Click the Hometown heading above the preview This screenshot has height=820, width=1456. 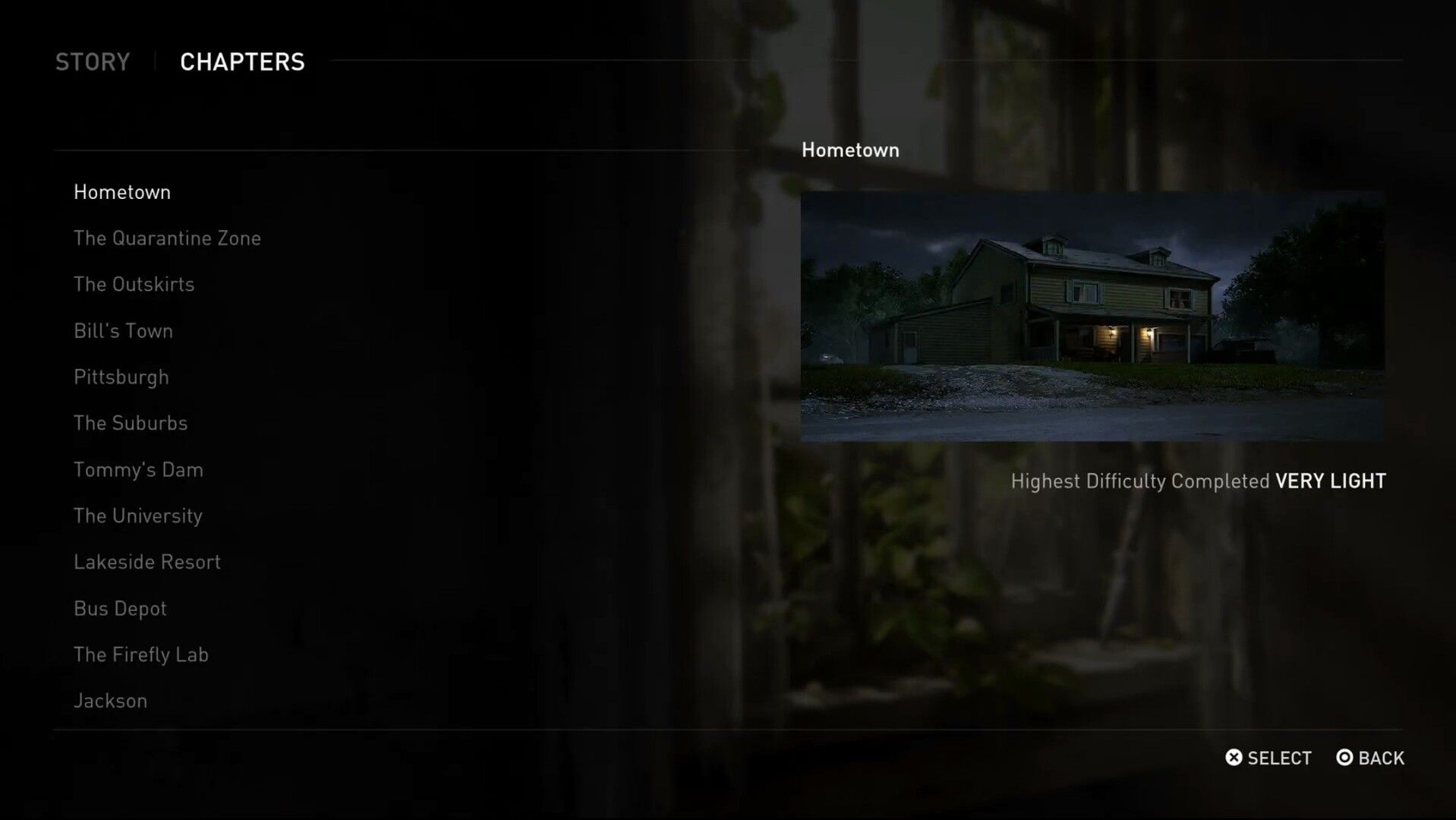click(x=851, y=150)
